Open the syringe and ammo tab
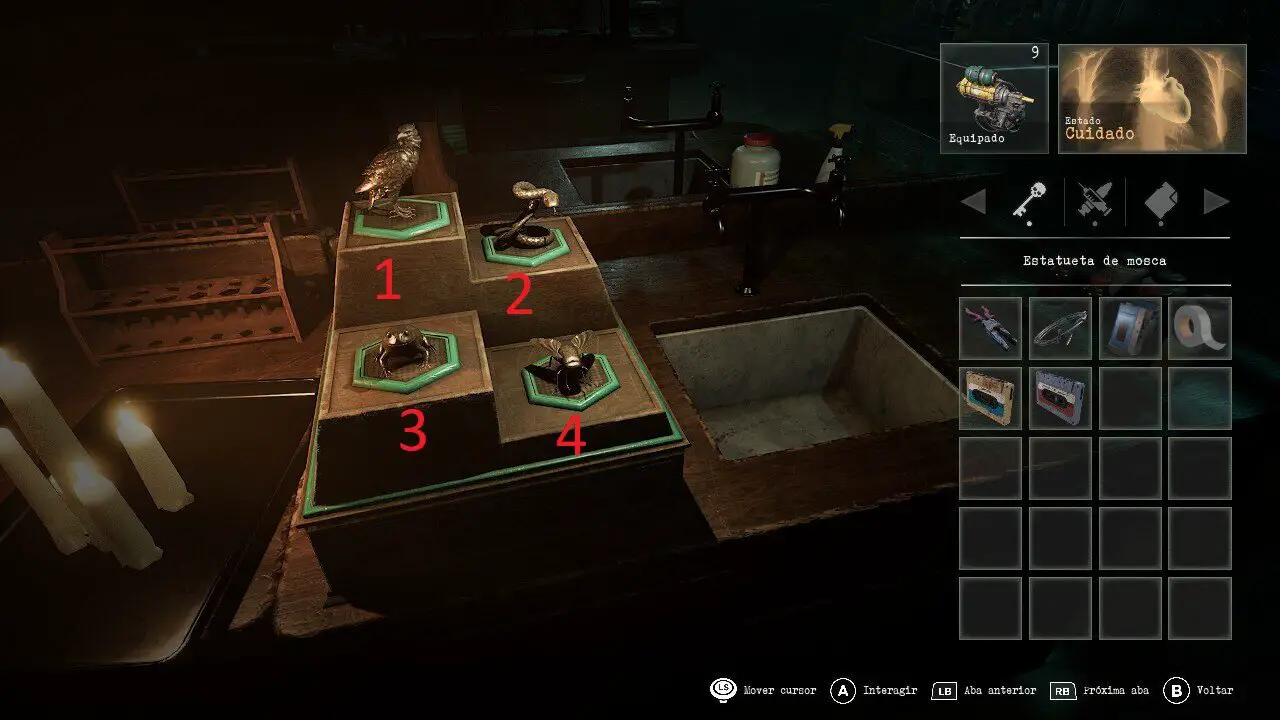The width and height of the screenshot is (1280, 720). point(1094,202)
